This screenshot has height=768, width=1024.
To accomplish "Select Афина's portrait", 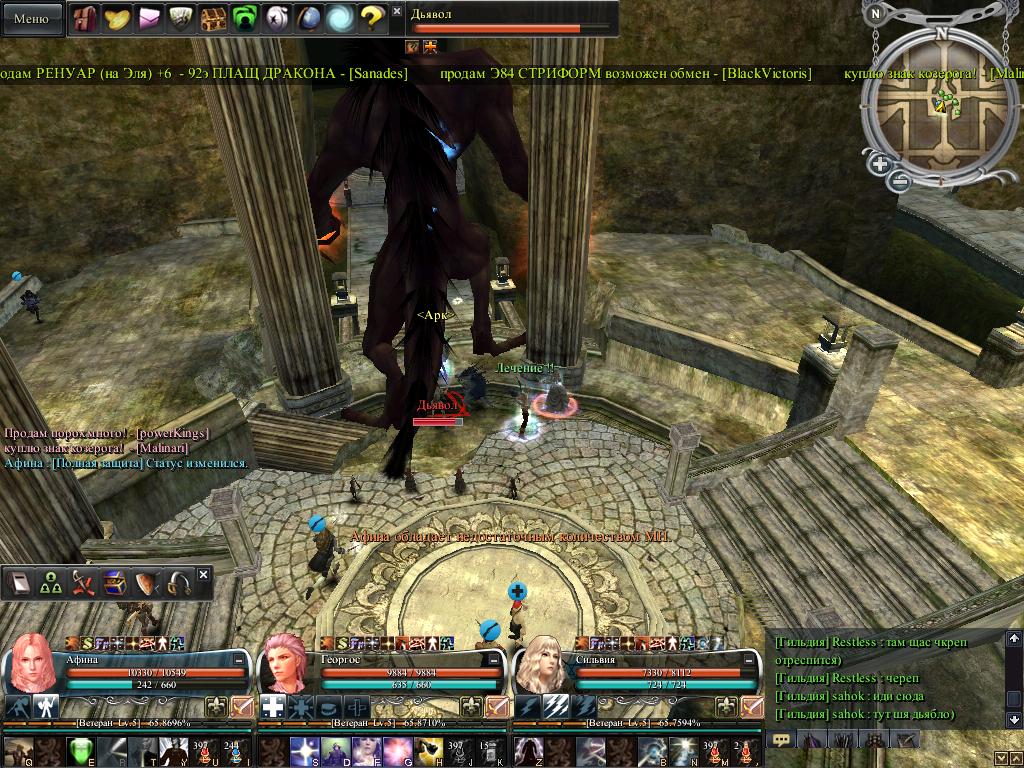I will click(33, 664).
